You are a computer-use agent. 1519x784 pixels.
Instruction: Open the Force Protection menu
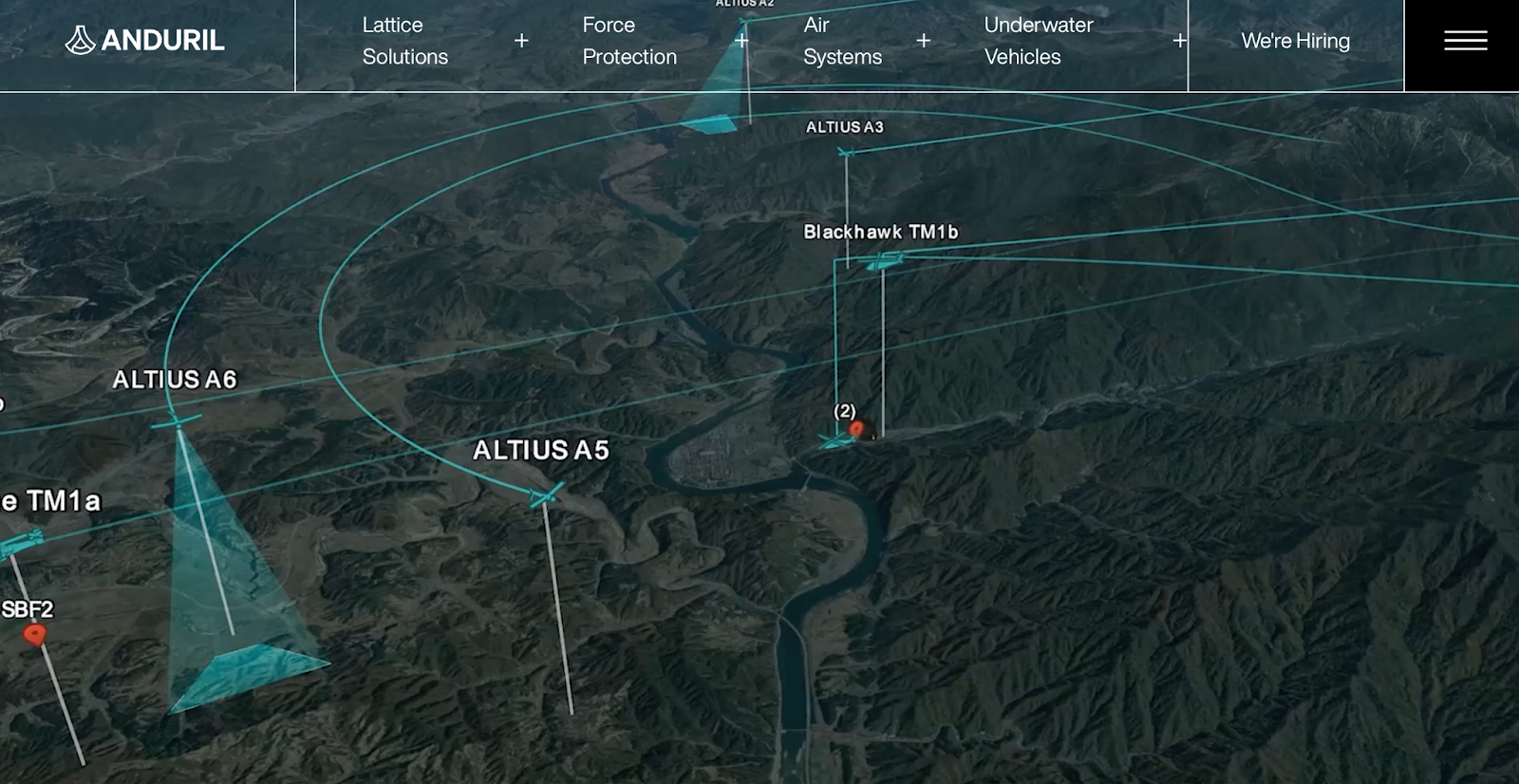click(x=629, y=41)
